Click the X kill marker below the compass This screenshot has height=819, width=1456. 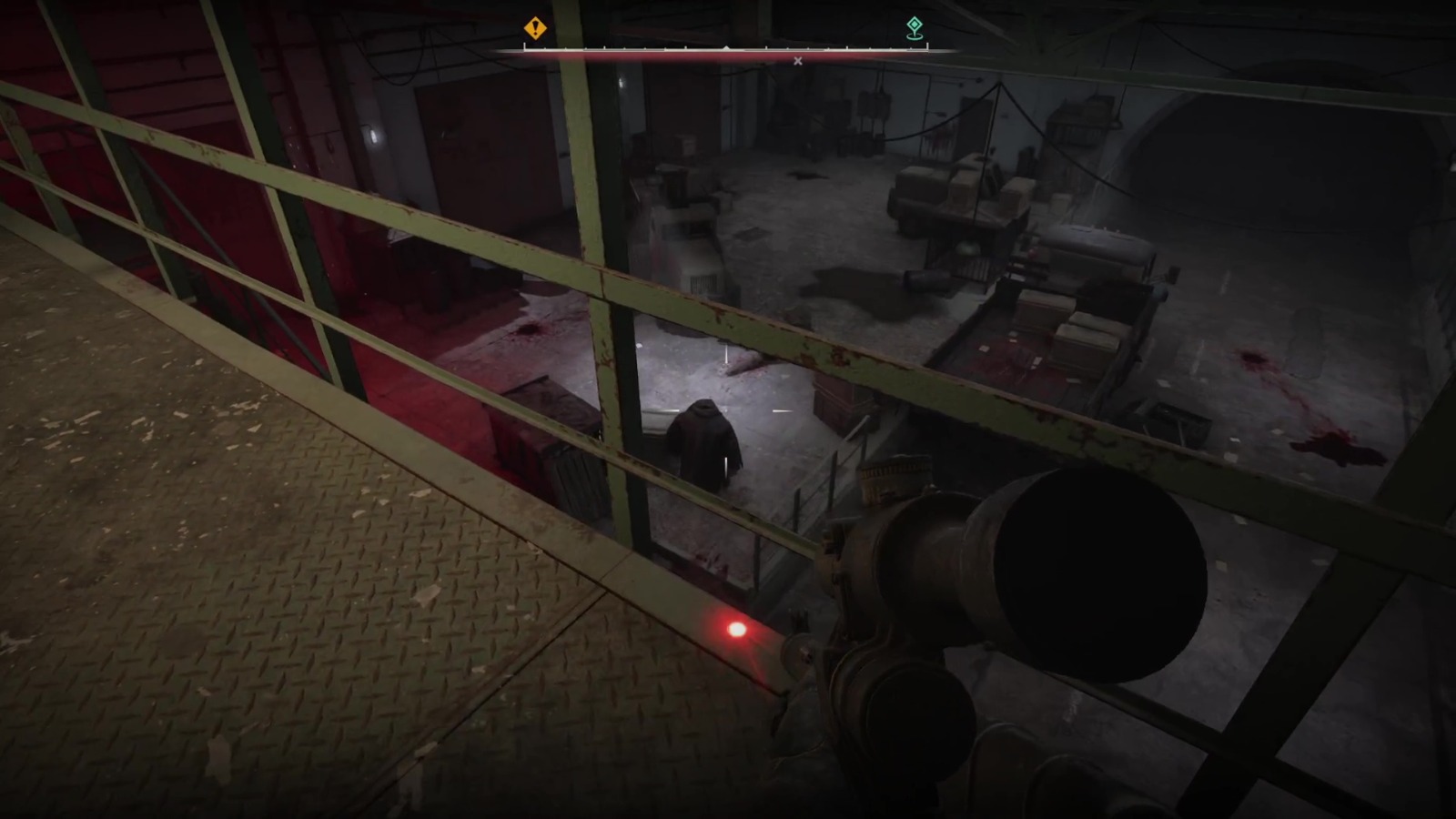click(798, 60)
